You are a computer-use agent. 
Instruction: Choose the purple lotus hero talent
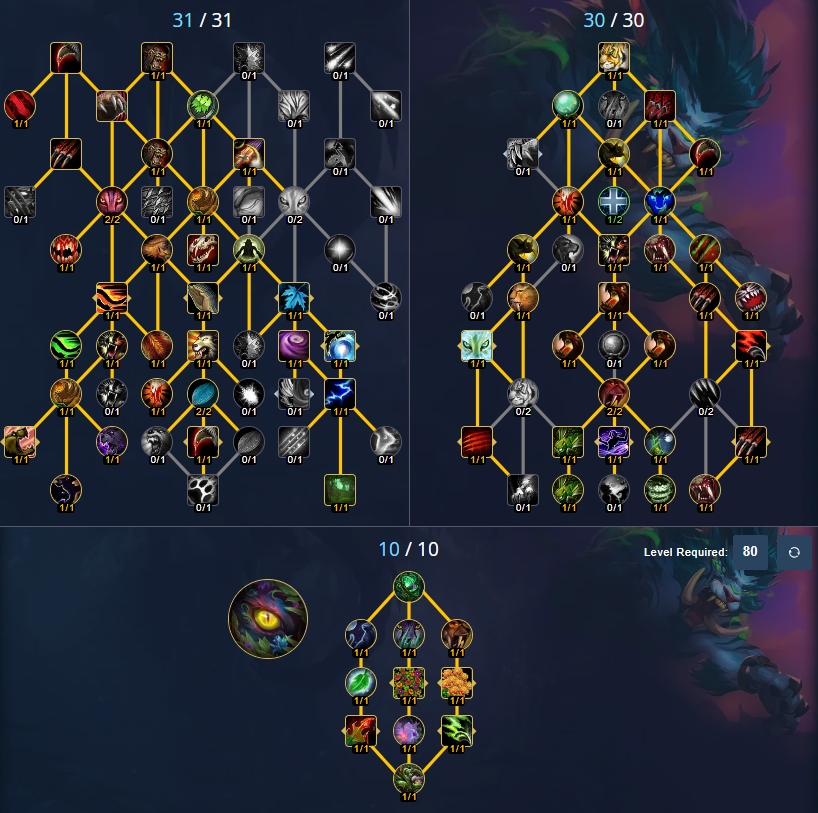(408, 730)
